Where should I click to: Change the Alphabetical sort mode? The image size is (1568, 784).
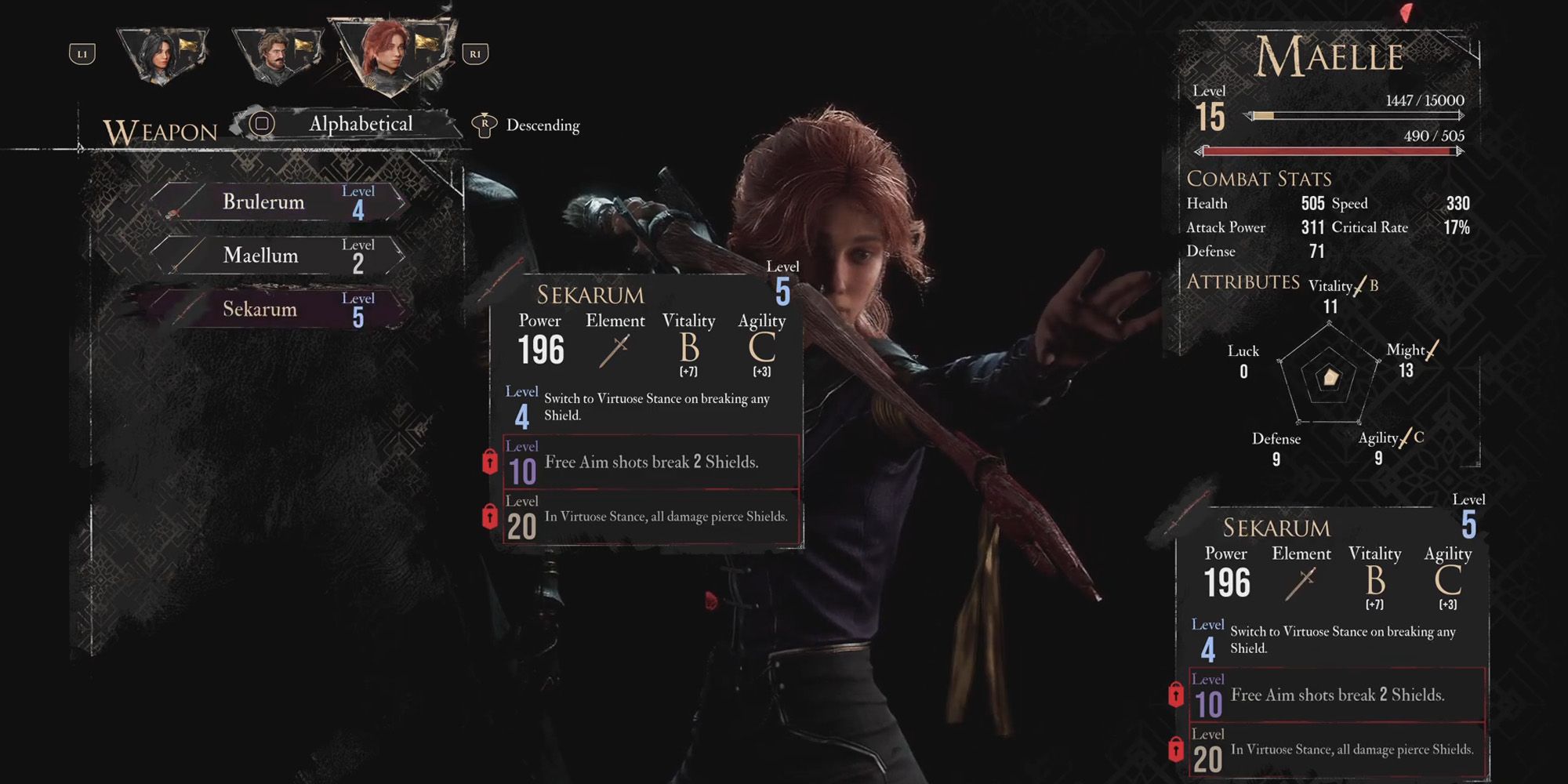[x=359, y=124]
